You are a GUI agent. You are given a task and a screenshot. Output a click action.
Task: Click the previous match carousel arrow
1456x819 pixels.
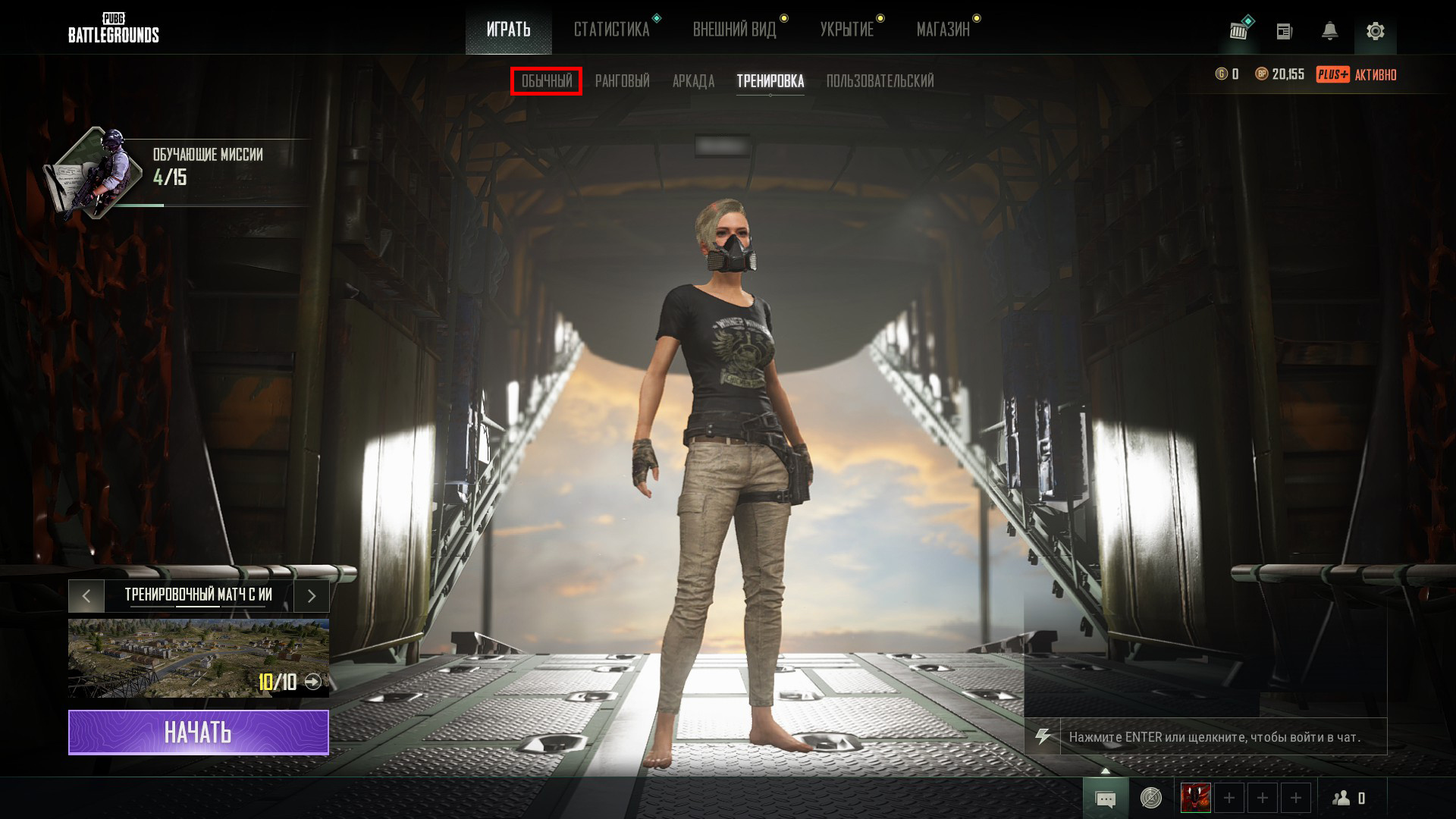[86, 596]
